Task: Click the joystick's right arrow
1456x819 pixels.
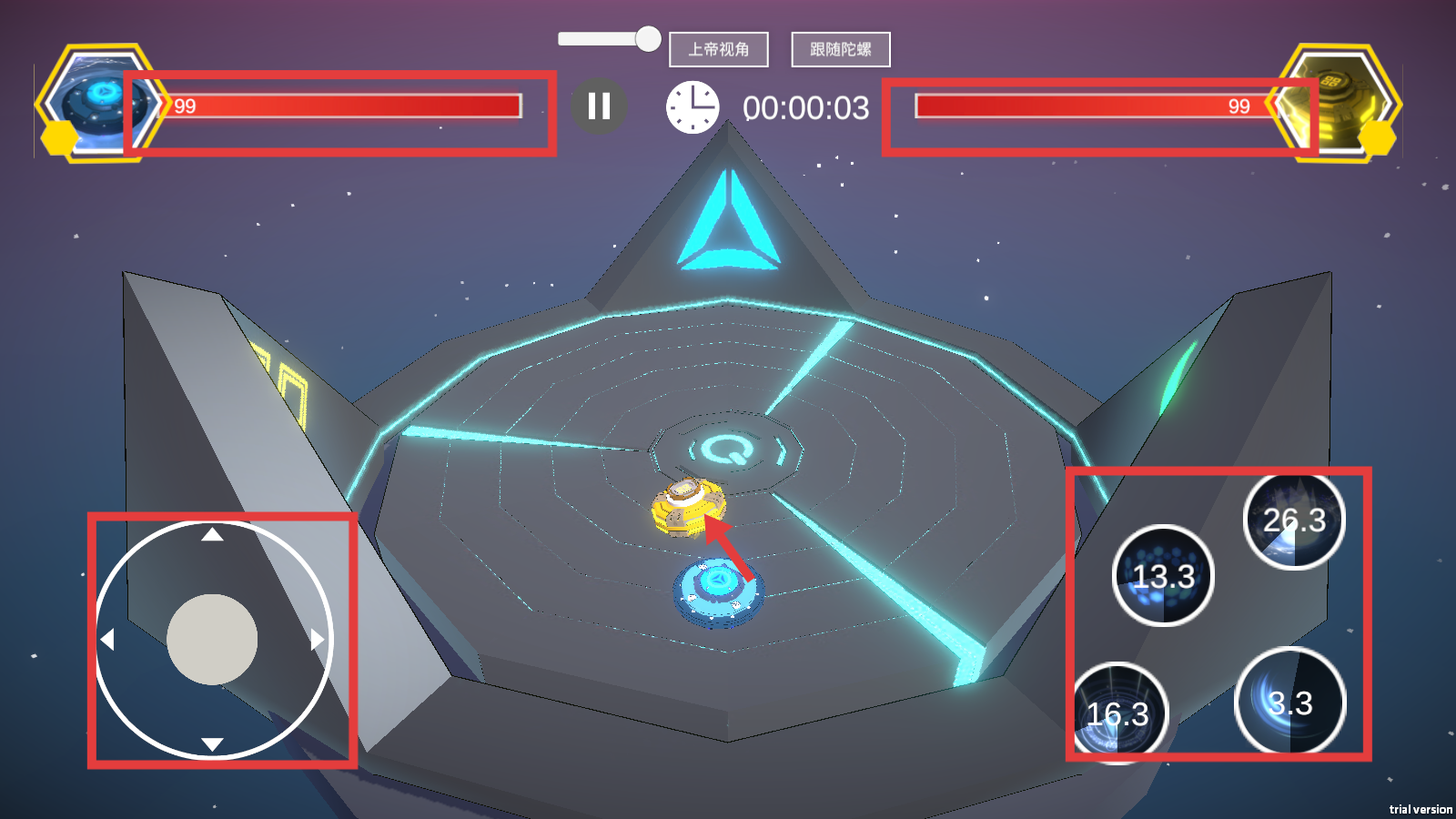Action: click(x=317, y=640)
